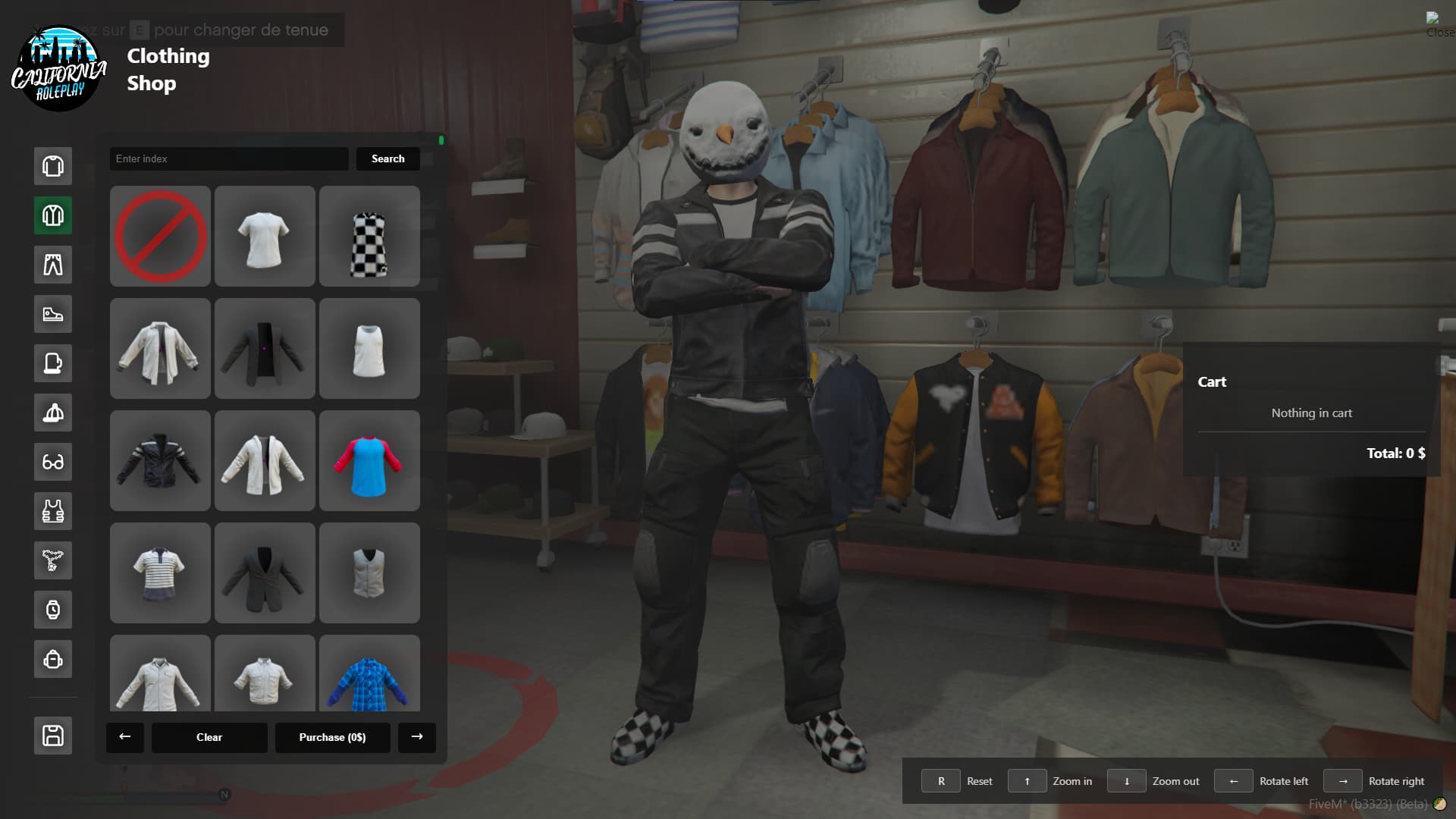Clear the current clothing selection

(x=209, y=737)
